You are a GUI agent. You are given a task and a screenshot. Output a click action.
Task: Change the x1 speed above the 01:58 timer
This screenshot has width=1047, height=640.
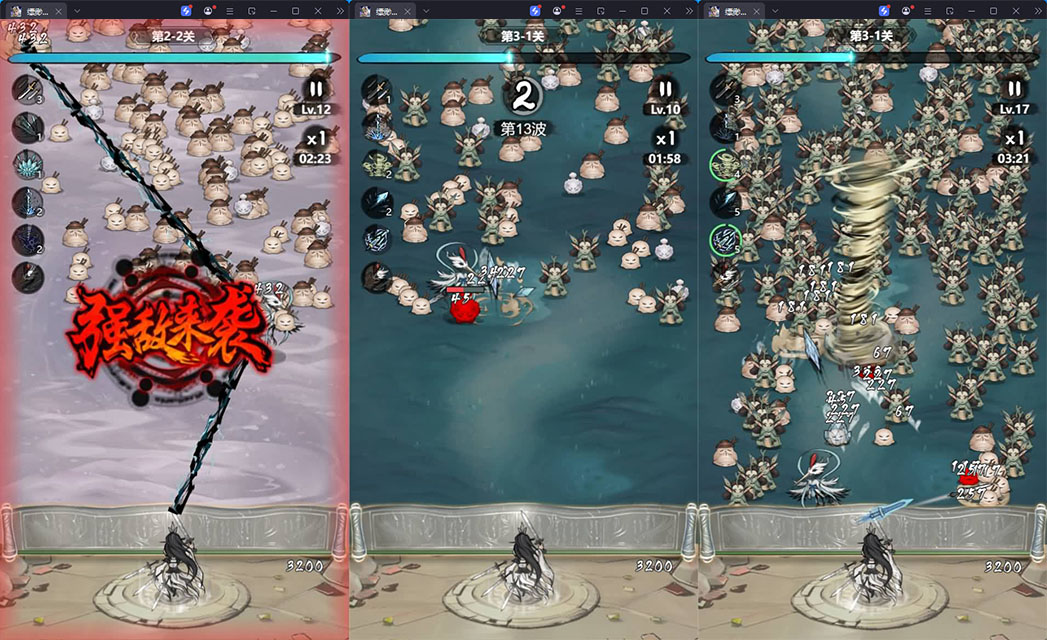[665, 138]
